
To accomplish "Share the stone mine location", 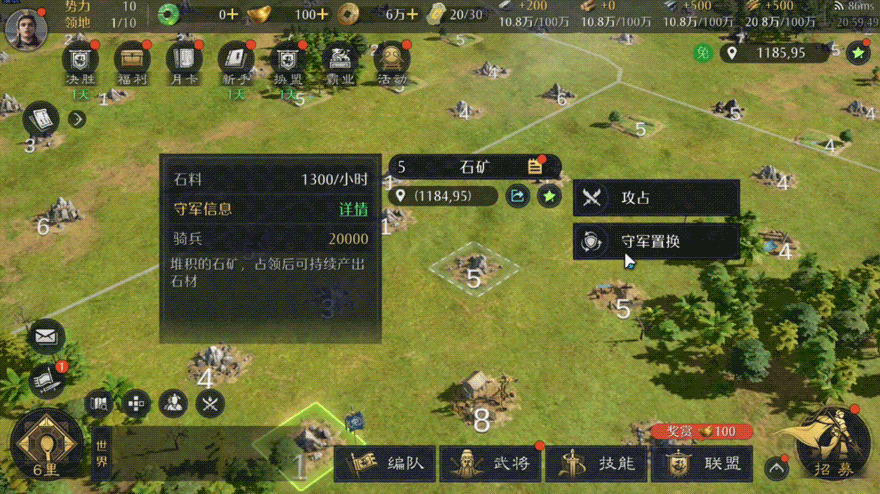I will [517, 196].
